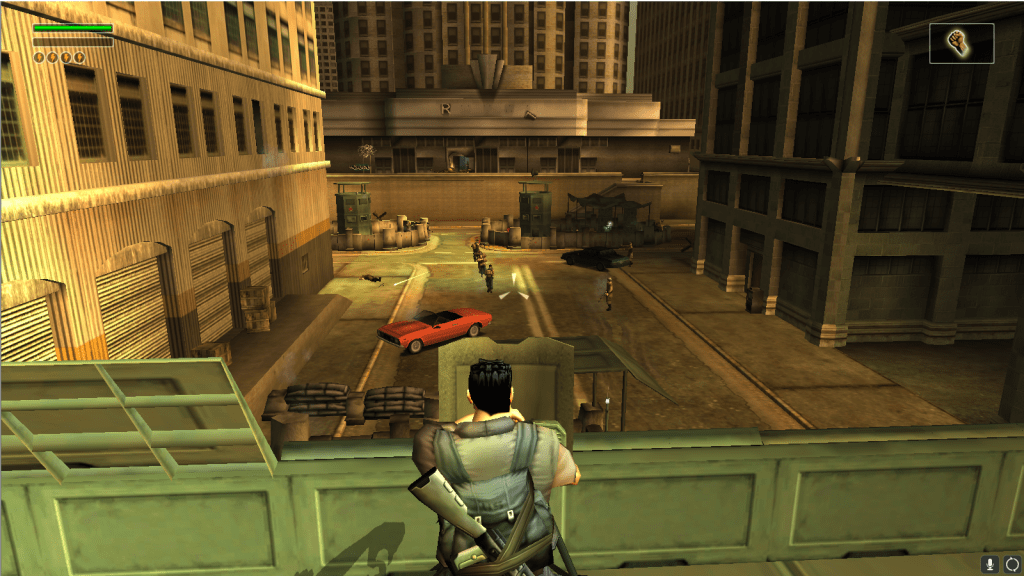1024x576 pixels.
Task: Toggle the microphone overlay button
Action: pos(990,565)
